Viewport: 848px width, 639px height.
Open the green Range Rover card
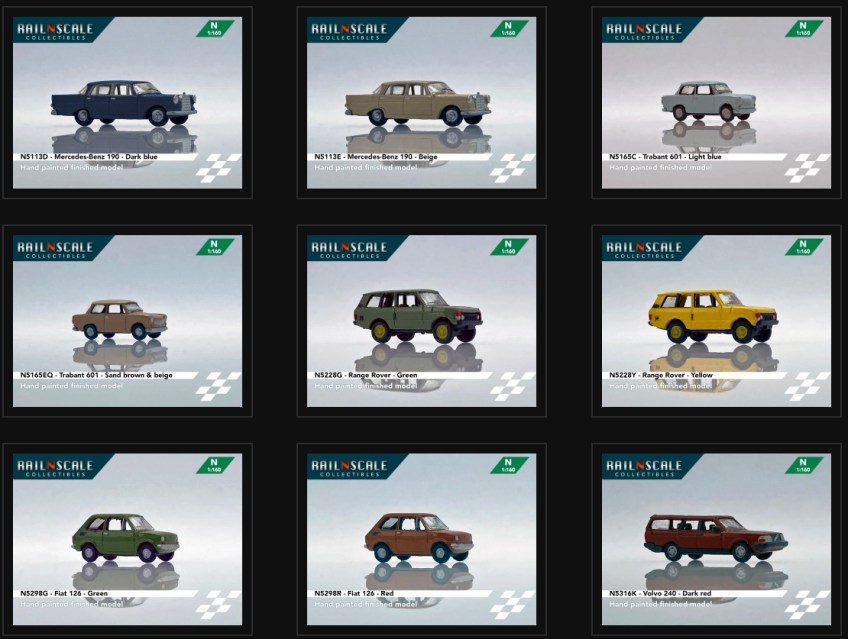(421, 321)
